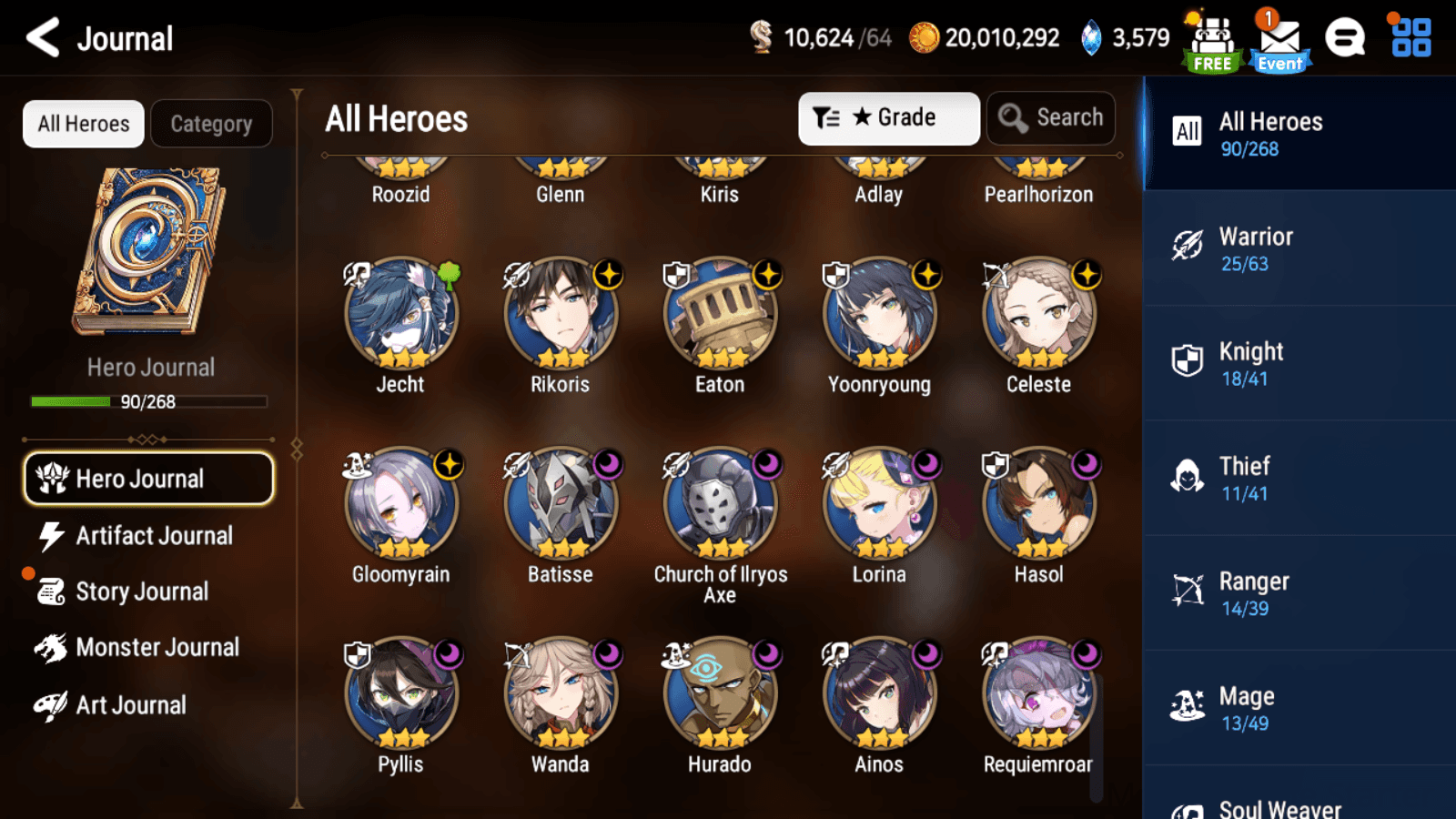Switch to the All Heroes tab
This screenshot has height=819, width=1456.
coord(83,124)
